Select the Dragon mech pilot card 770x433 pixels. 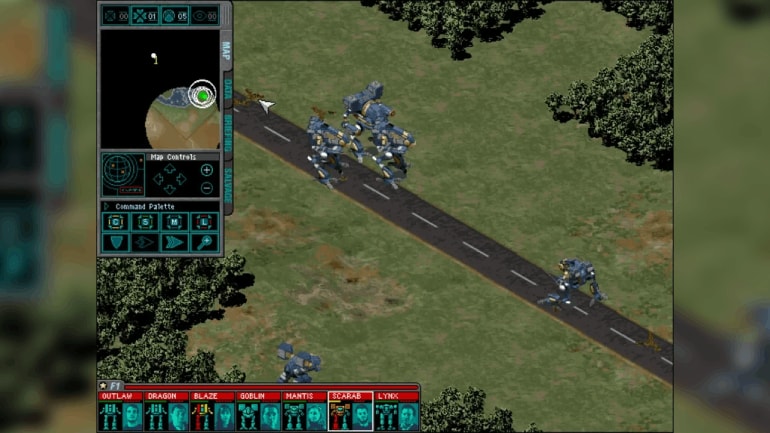pos(166,412)
